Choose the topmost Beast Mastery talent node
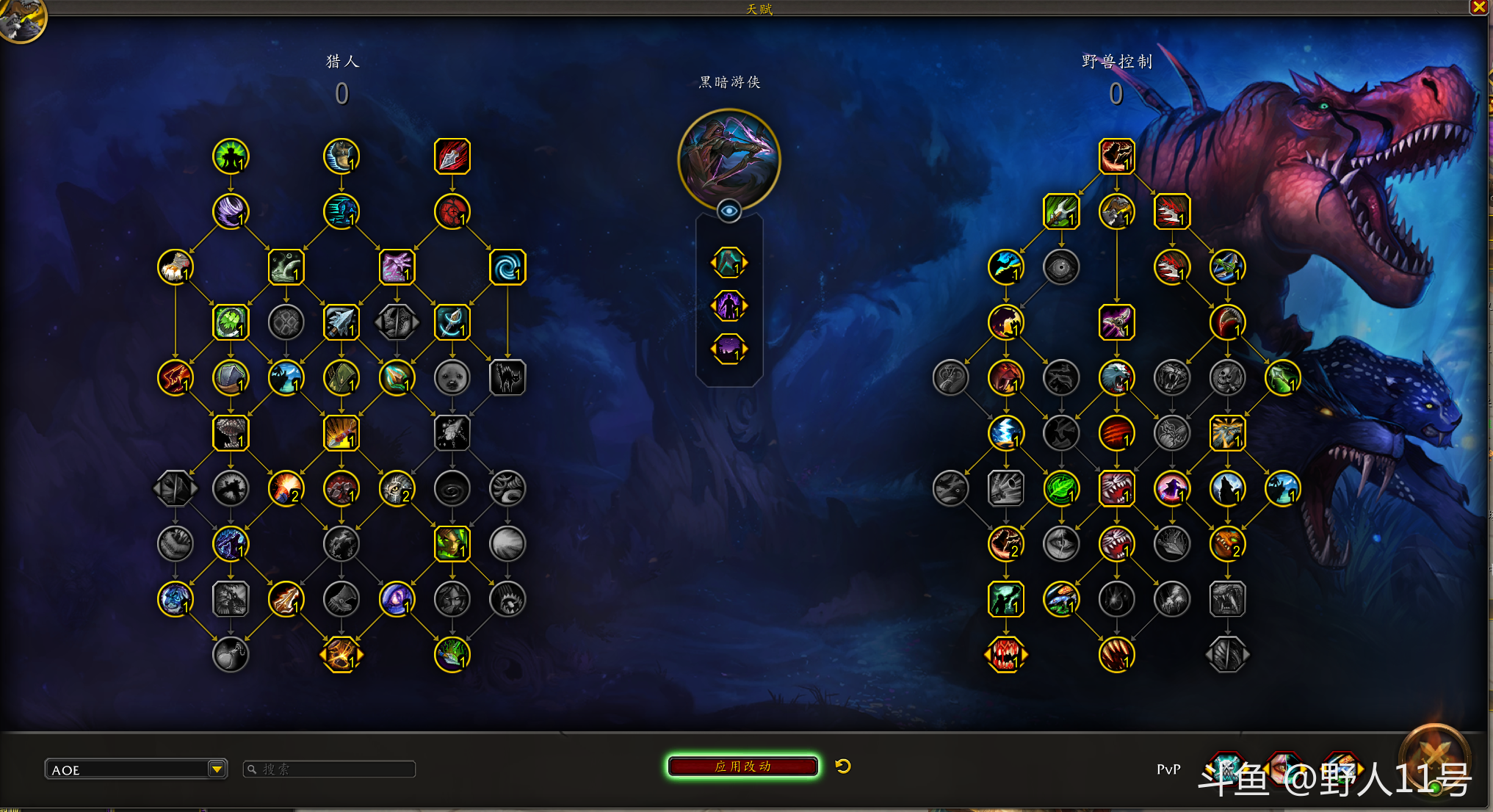Image resolution: width=1493 pixels, height=812 pixels. pyautogui.click(x=1116, y=156)
